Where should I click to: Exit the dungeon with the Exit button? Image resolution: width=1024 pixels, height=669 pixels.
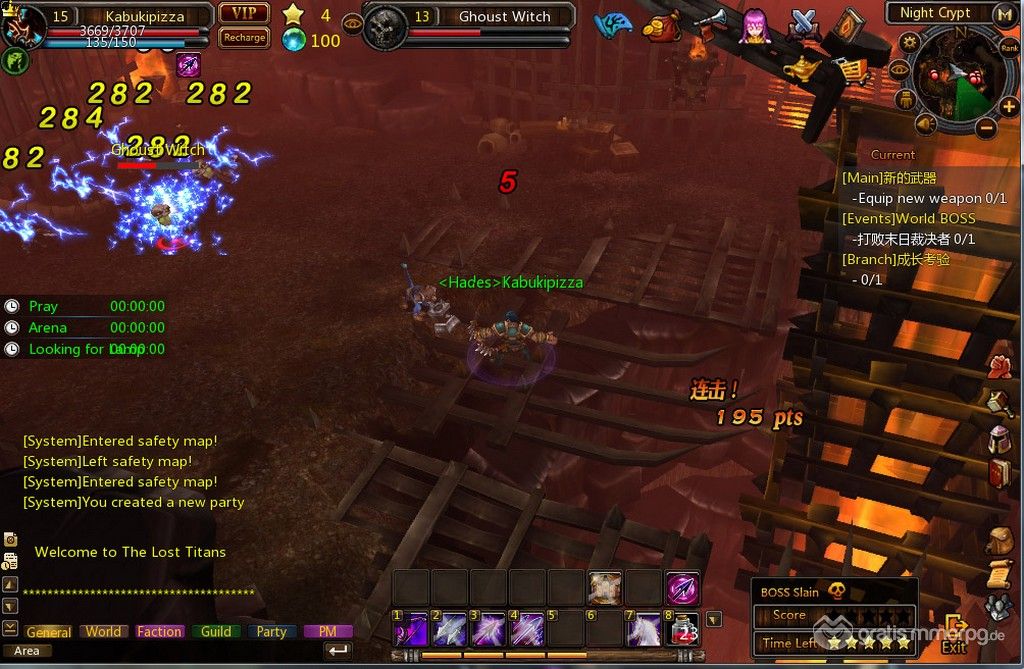954,634
